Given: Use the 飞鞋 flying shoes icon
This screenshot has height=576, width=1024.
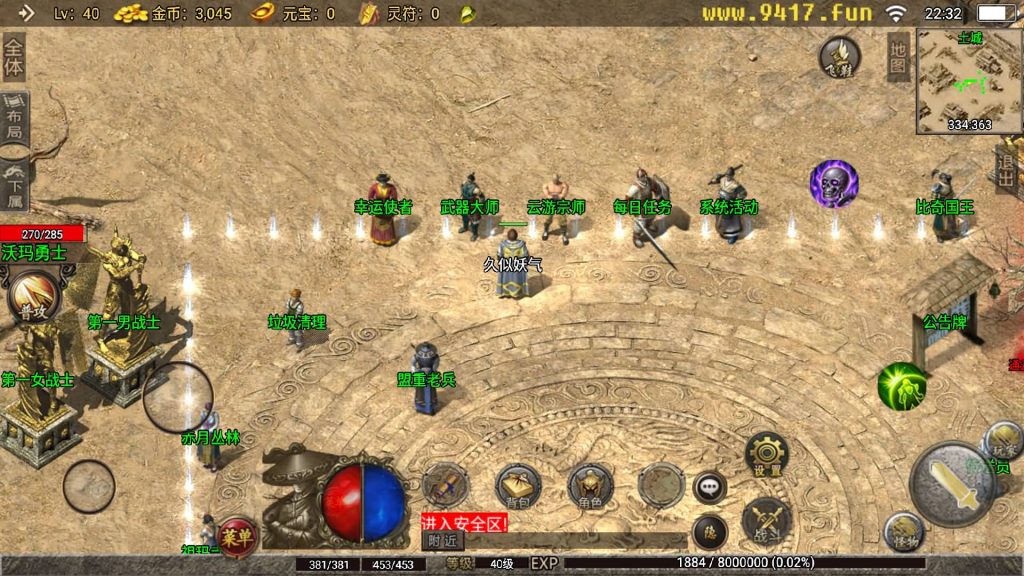Looking at the screenshot, I should (840, 58).
